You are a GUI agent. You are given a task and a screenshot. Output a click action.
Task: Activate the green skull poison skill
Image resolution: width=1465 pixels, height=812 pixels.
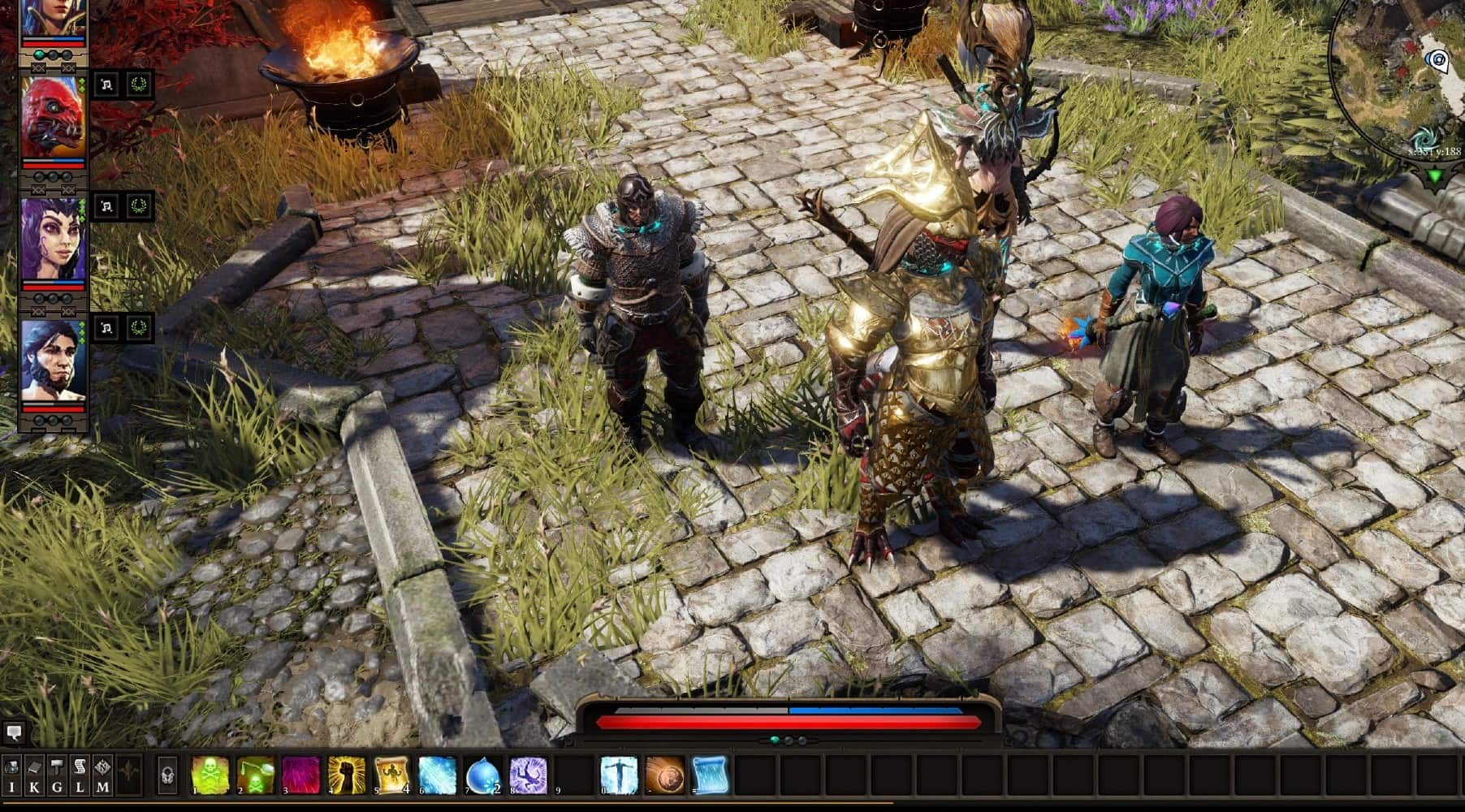tap(210, 775)
